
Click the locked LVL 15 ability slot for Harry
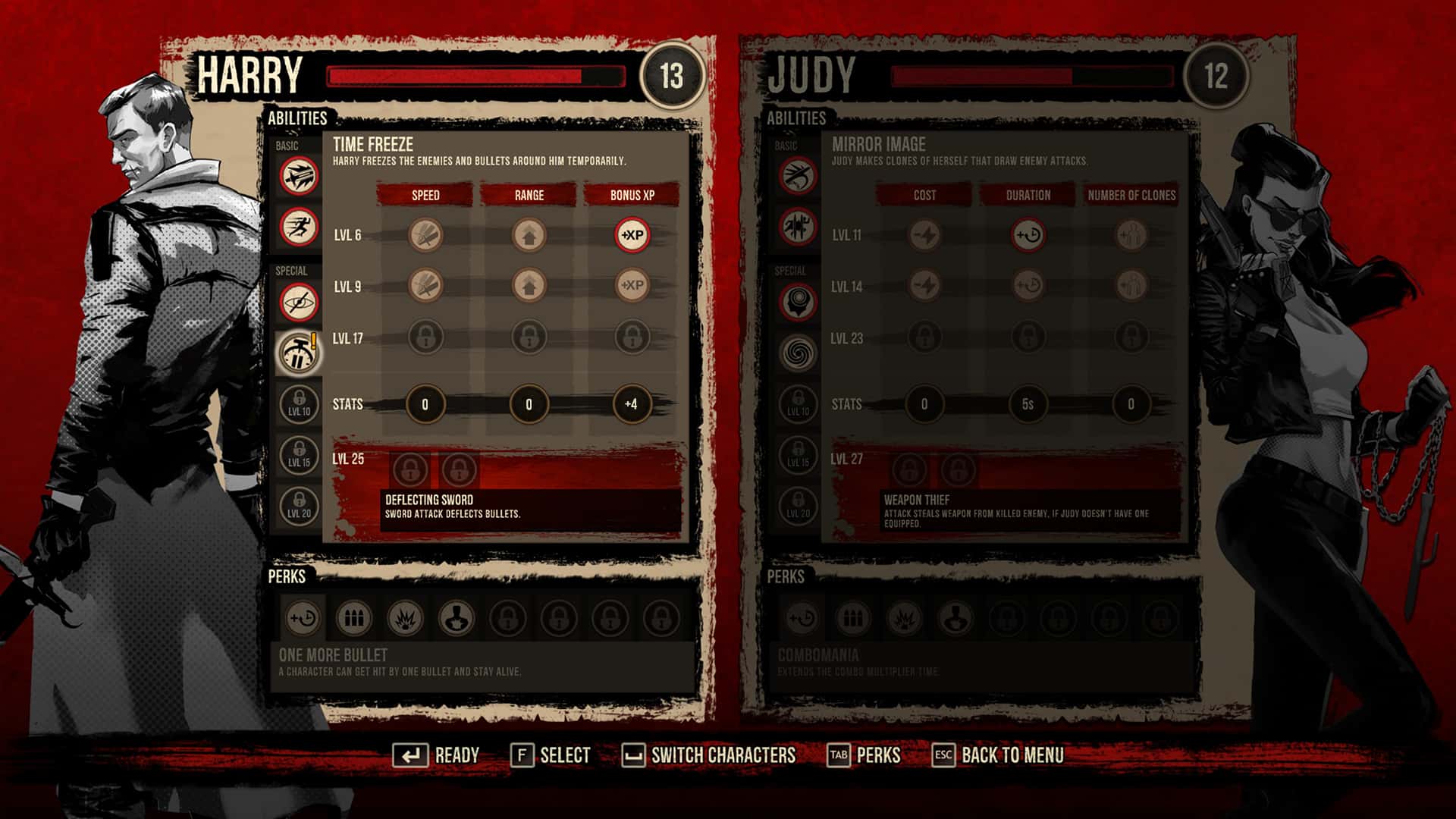299,453
